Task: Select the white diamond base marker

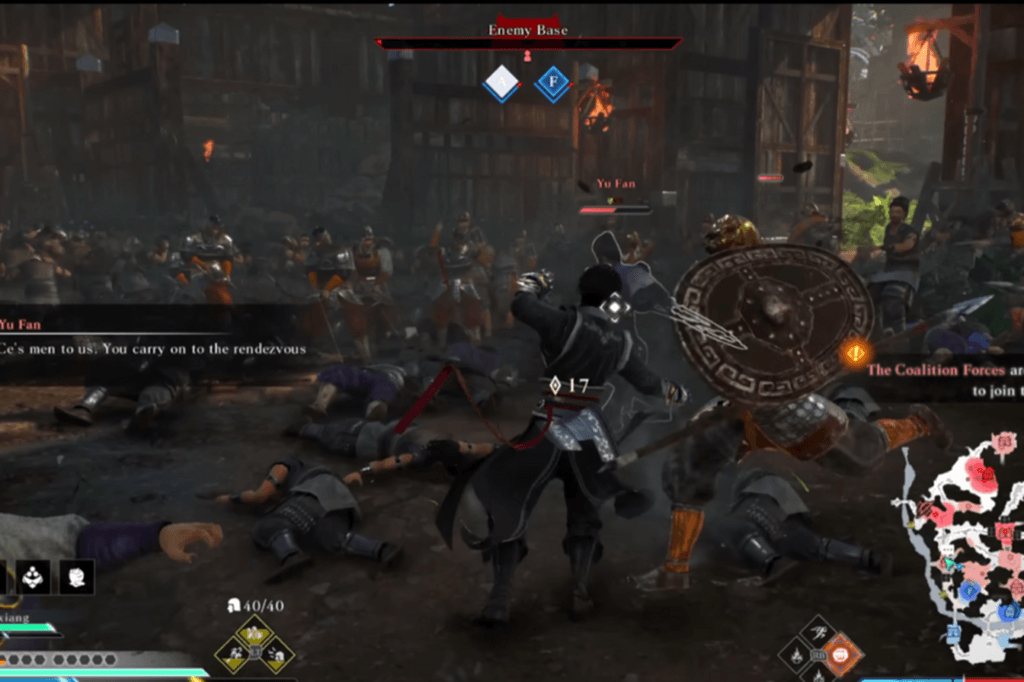Action: click(500, 84)
